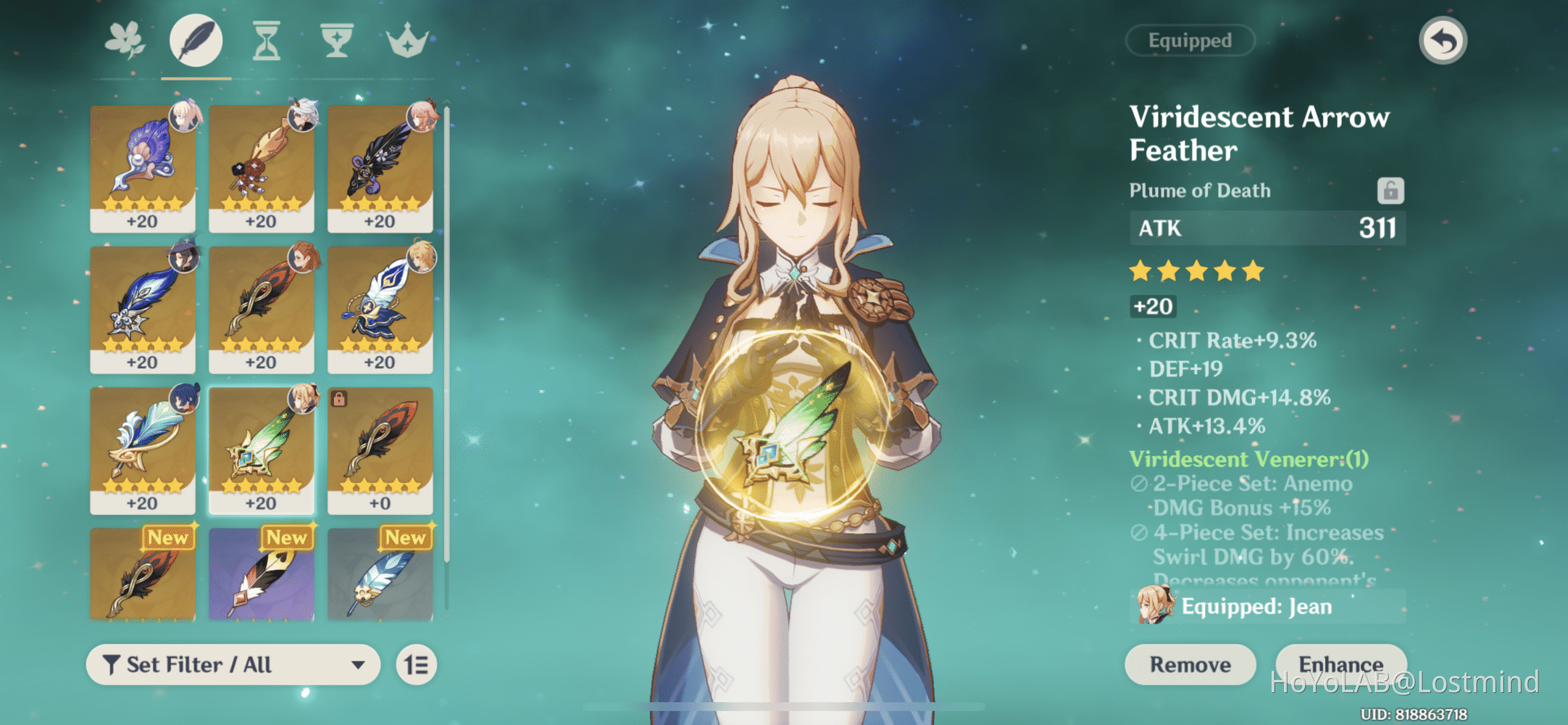Select the Goblet of Eonothem icon
The width and height of the screenshot is (1568, 725).
(338, 40)
